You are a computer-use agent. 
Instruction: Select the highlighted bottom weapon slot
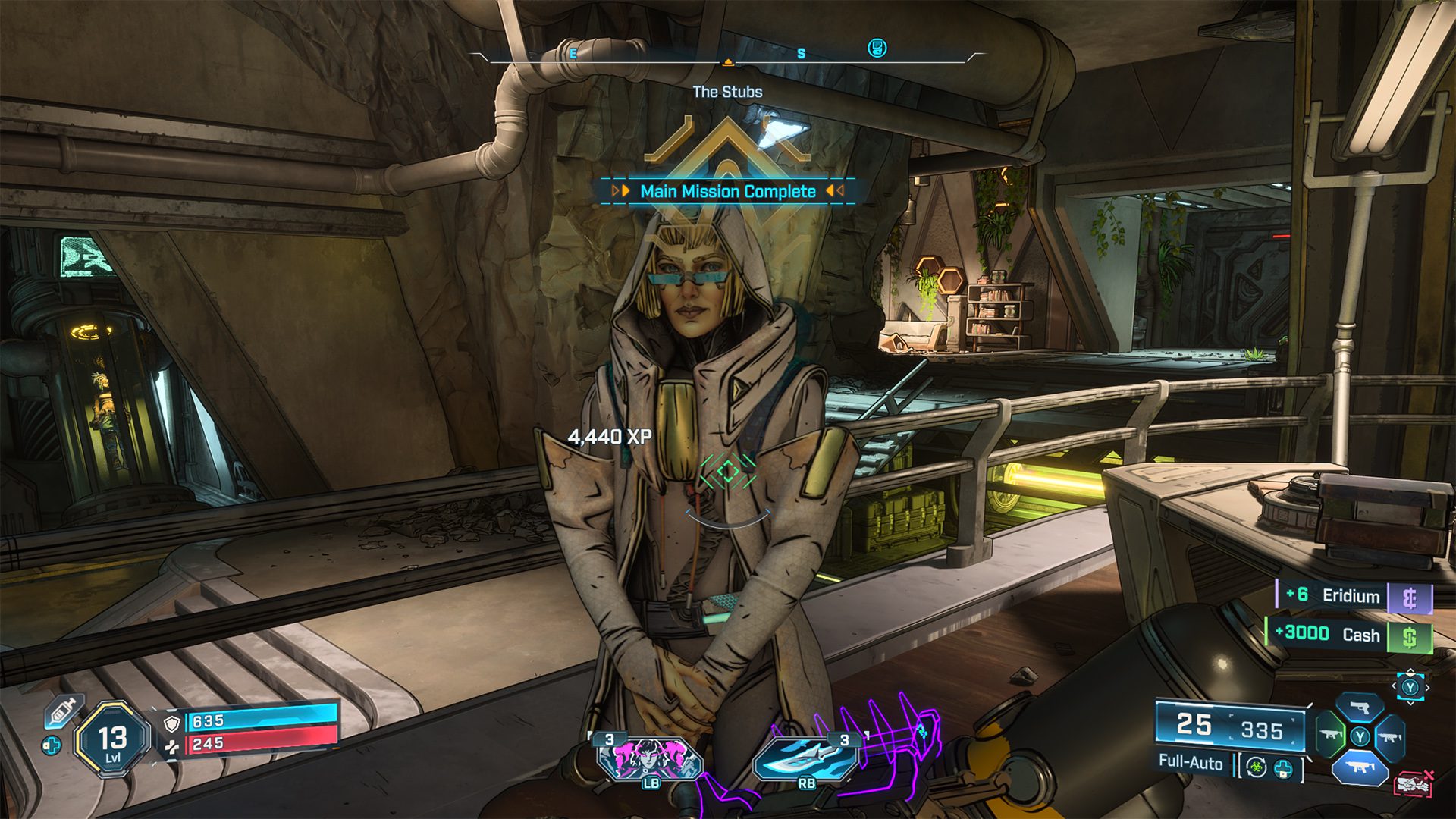1360,767
